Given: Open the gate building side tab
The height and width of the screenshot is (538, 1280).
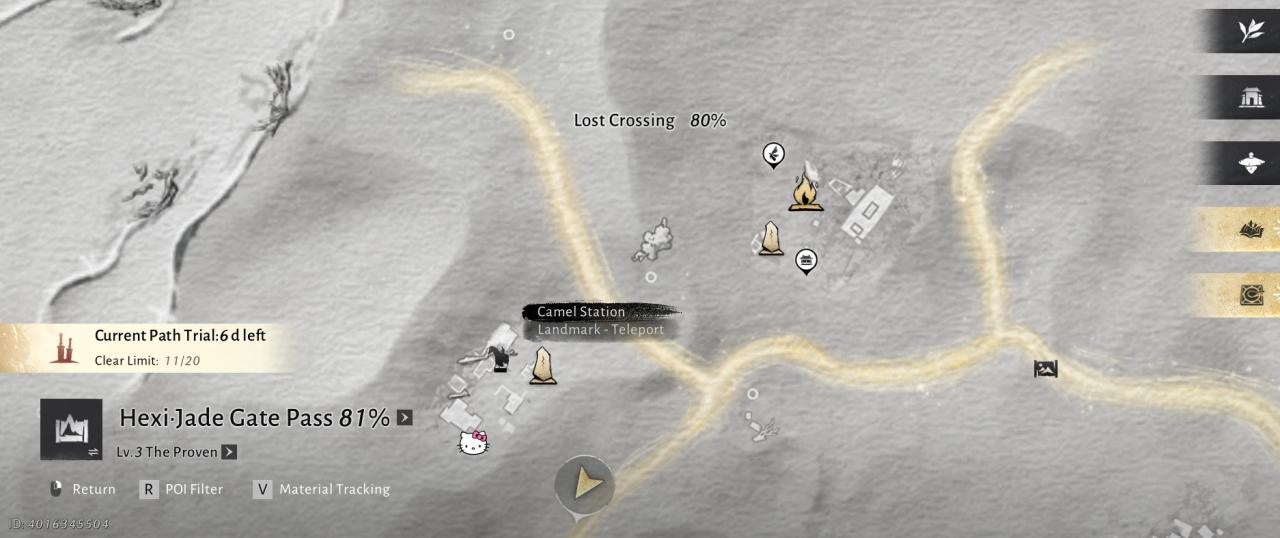Looking at the screenshot, I should [1250, 97].
